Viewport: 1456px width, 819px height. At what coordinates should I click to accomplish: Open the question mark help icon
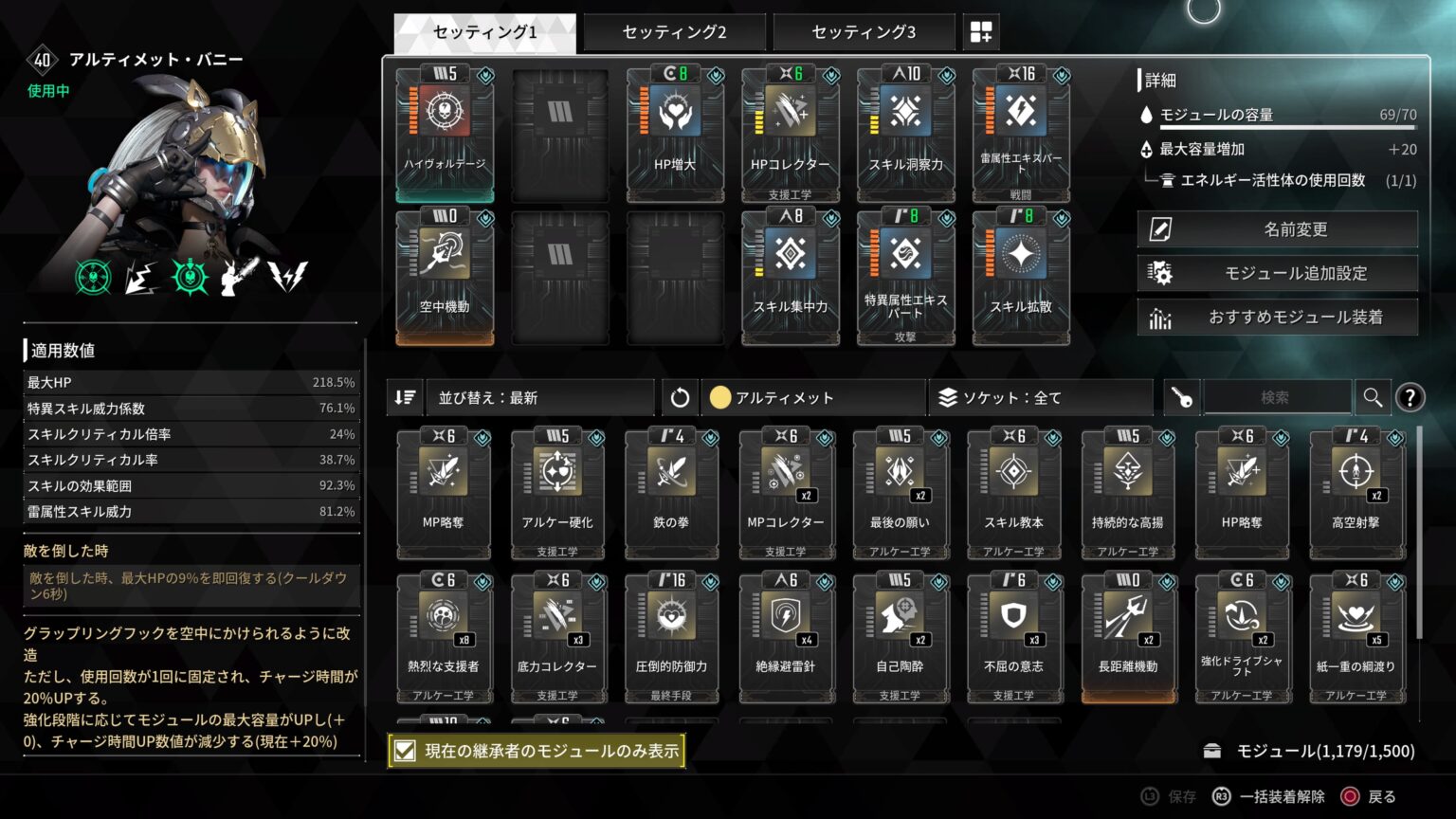pyautogui.click(x=1410, y=397)
